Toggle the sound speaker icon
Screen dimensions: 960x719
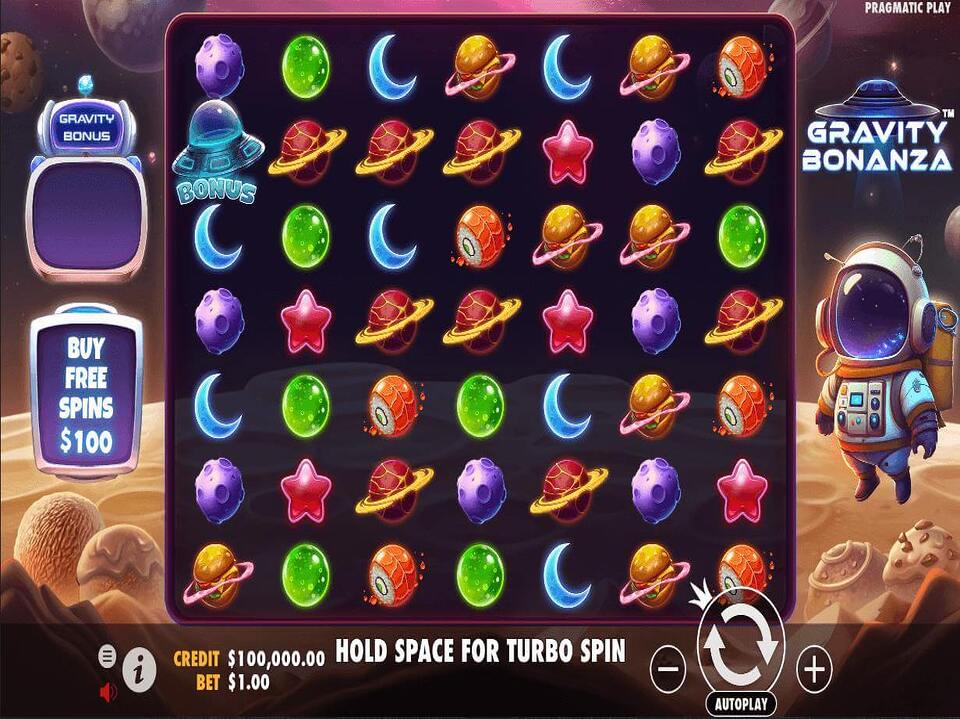(x=108, y=689)
